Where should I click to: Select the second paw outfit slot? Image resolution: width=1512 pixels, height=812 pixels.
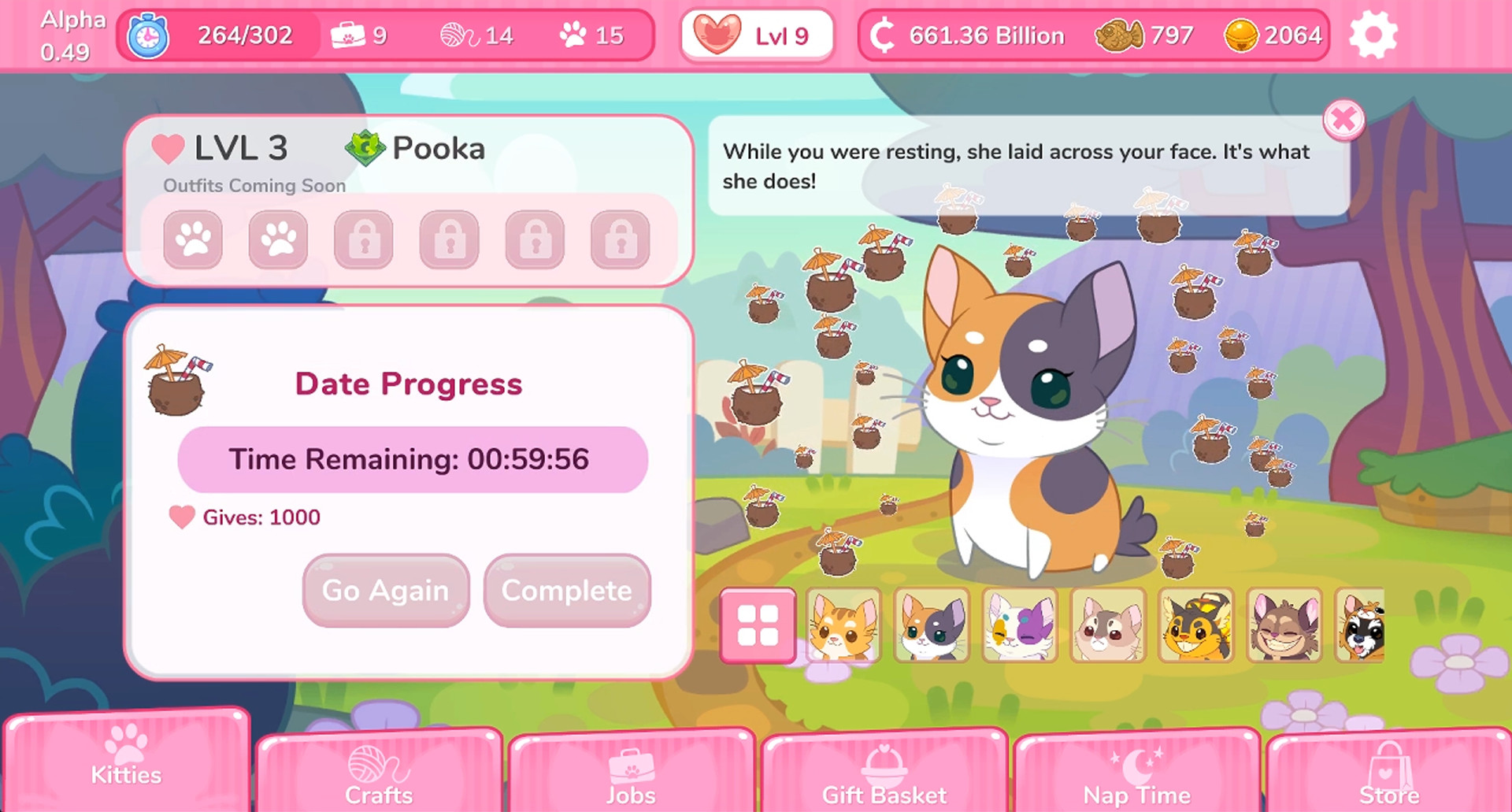tap(278, 240)
